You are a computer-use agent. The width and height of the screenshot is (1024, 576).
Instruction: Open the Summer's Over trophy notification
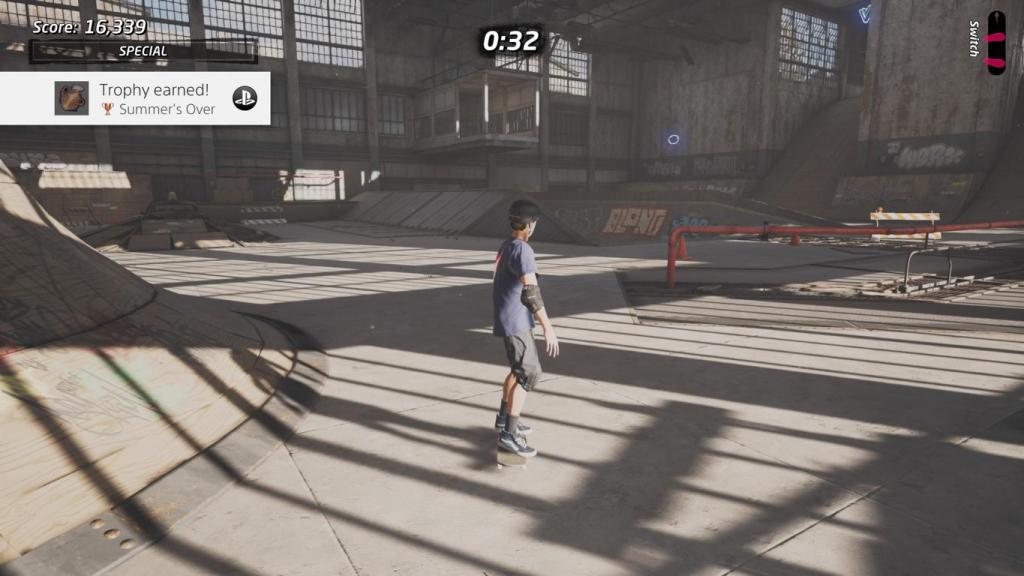[157, 99]
